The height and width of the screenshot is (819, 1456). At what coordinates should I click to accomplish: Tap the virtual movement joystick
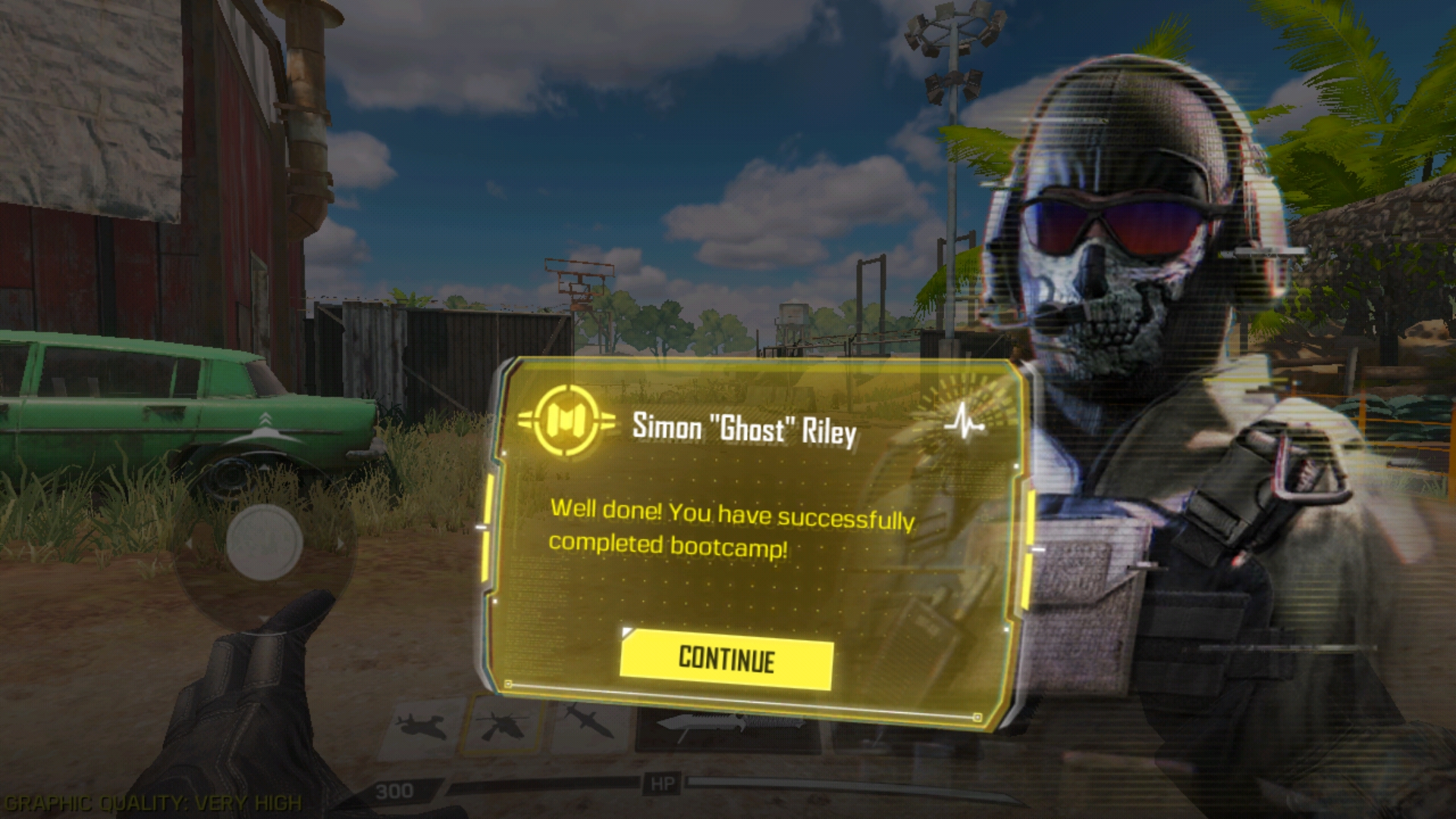pyautogui.click(x=265, y=541)
